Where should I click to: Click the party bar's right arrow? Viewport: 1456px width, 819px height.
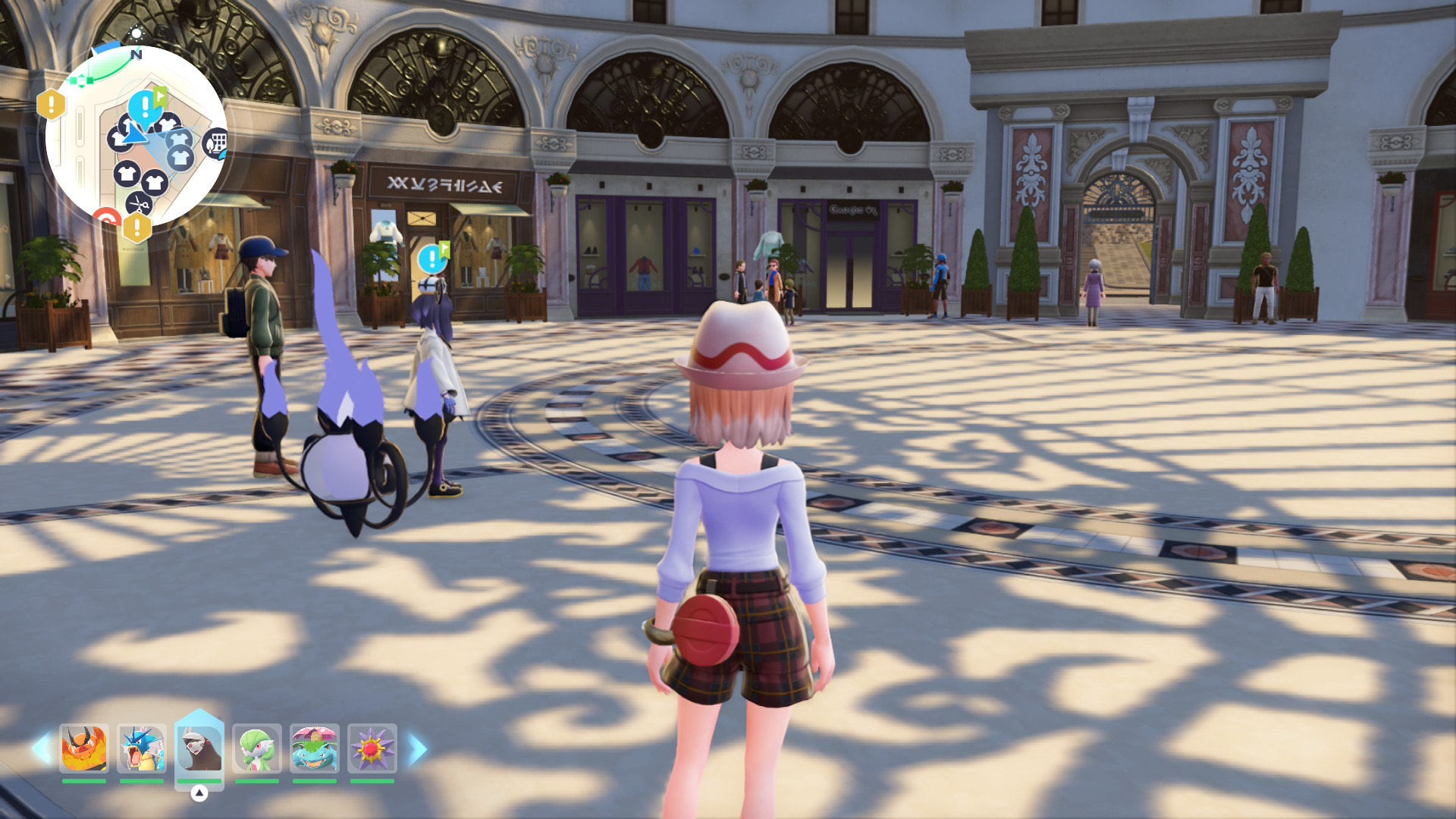point(417,749)
